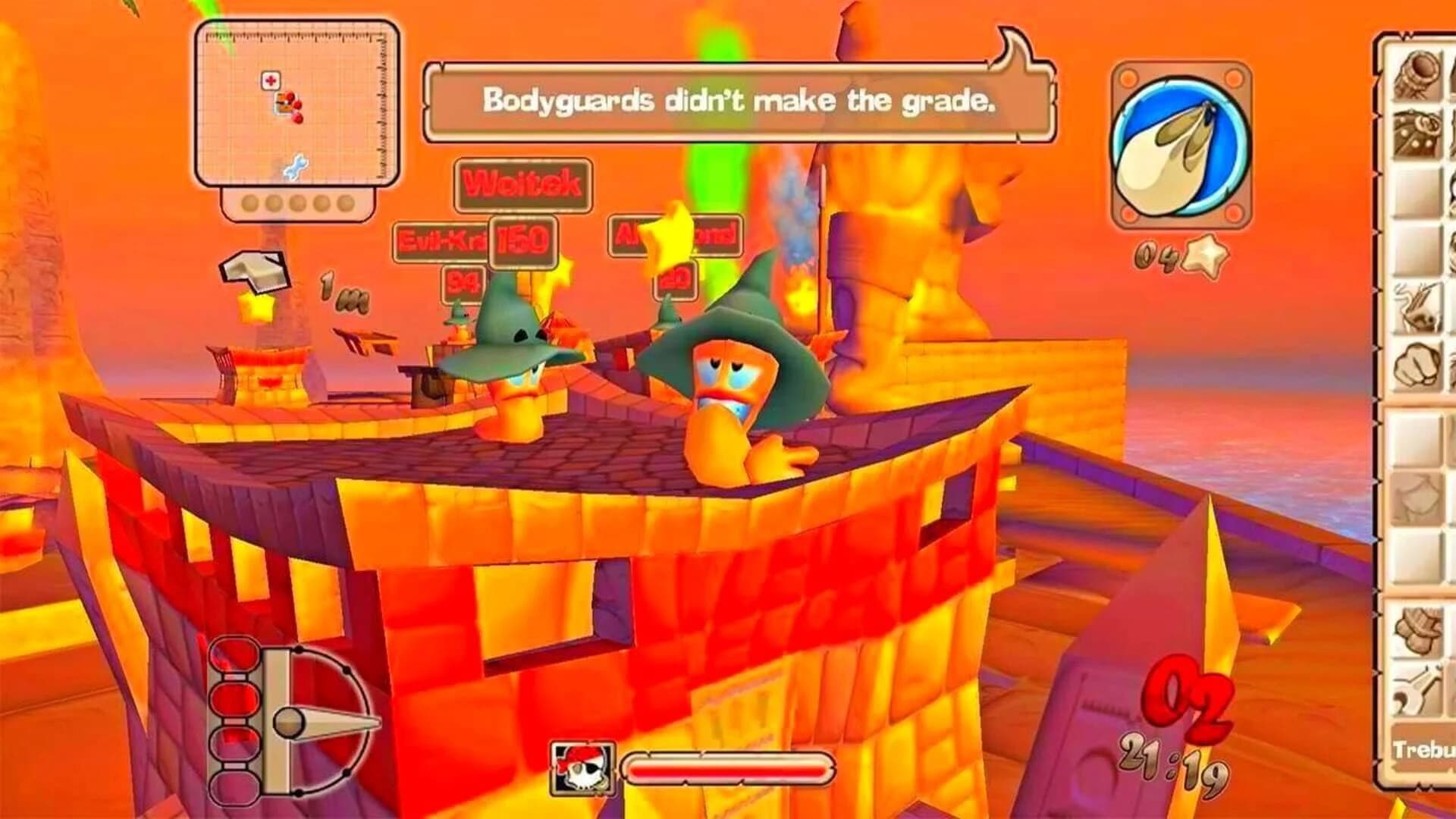Click the health crate cross marker on minimap
Viewport: 1456px width, 819px height.
pos(271,80)
